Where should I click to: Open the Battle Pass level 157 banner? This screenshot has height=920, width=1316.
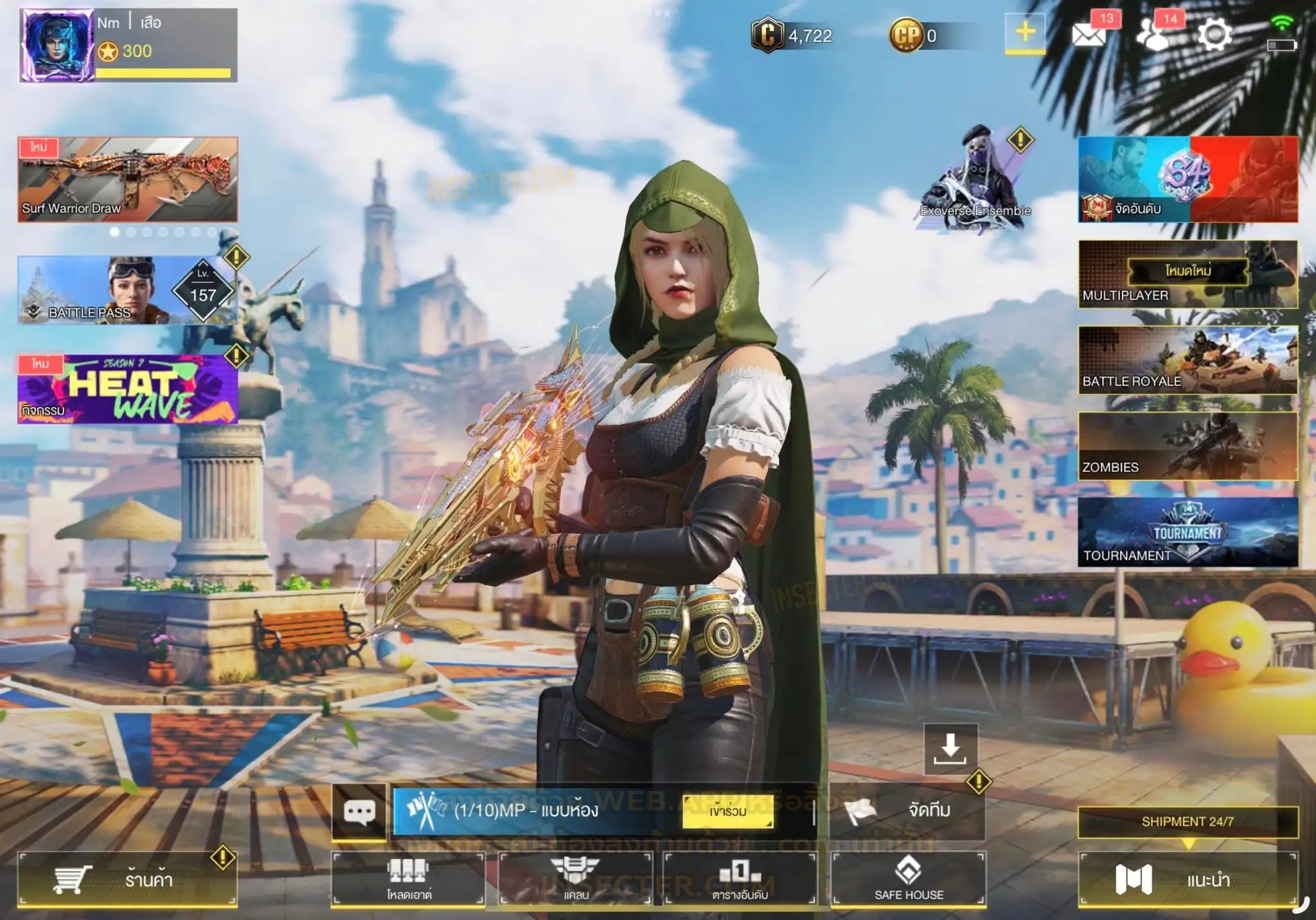(x=128, y=291)
